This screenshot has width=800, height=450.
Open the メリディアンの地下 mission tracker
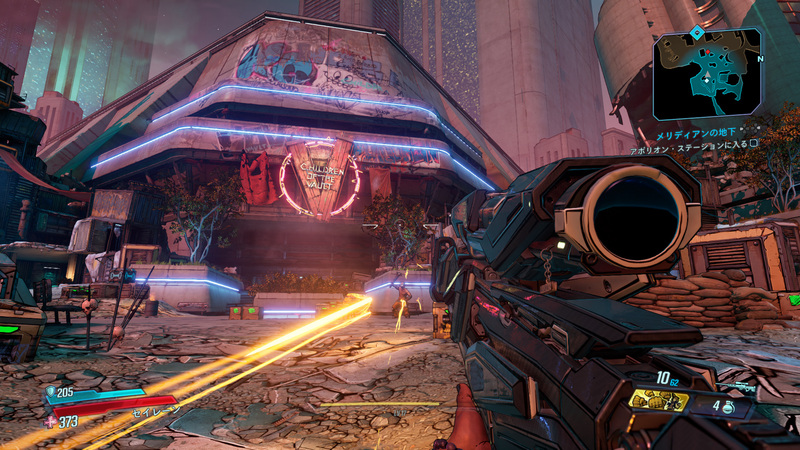click(x=695, y=134)
